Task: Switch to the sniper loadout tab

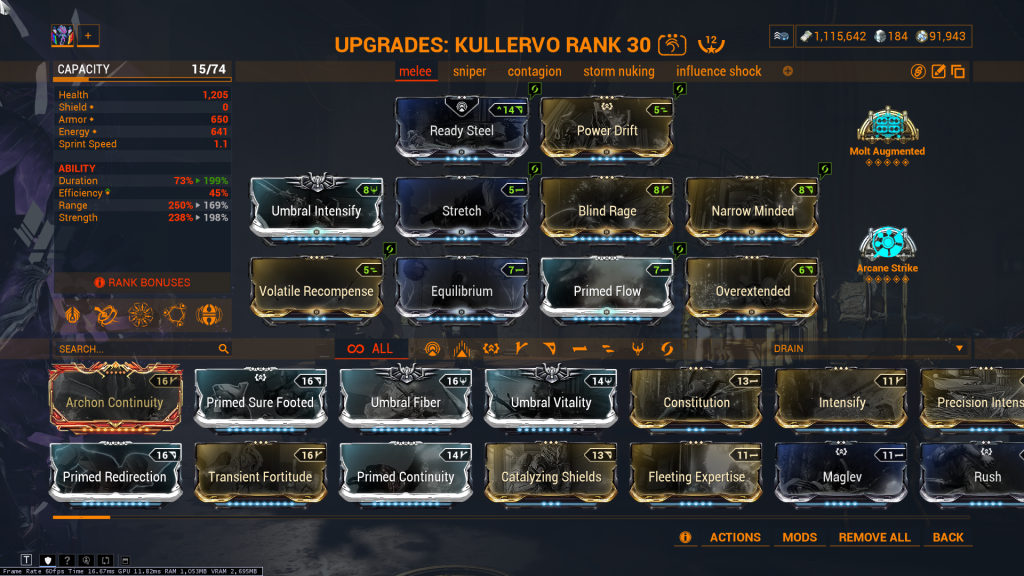Action: (x=469, y=71)
